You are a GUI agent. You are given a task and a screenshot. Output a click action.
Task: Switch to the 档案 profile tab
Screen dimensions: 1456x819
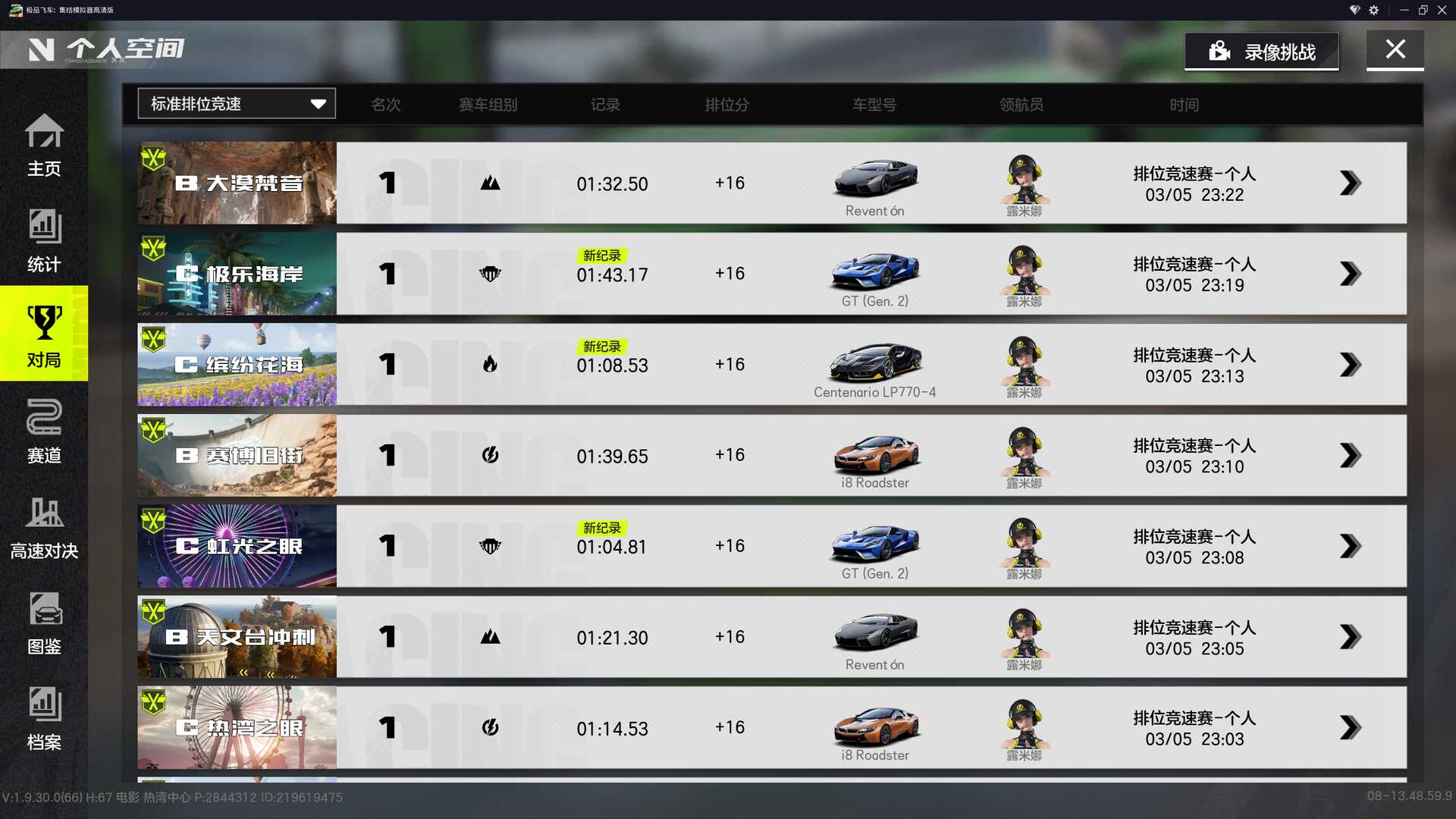click(44, 718)
